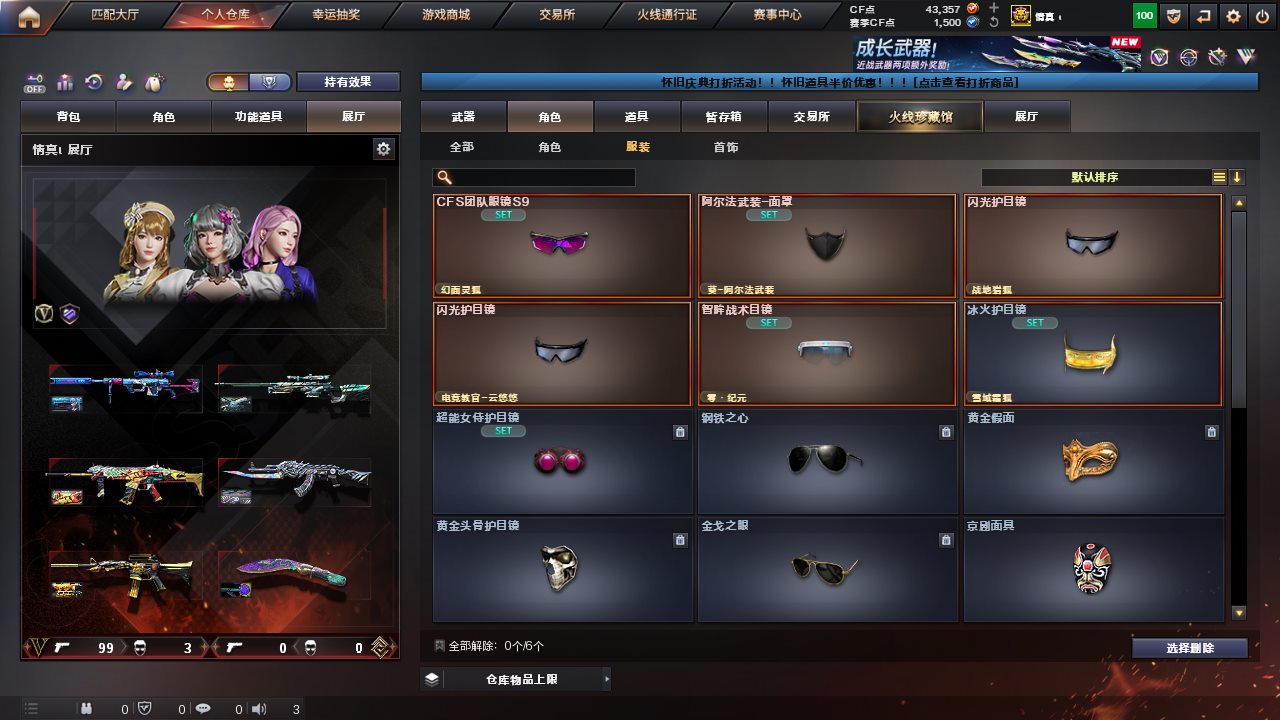
Task: Click the 选择删除 select delete button
Action: click(x=1190, y=648)
